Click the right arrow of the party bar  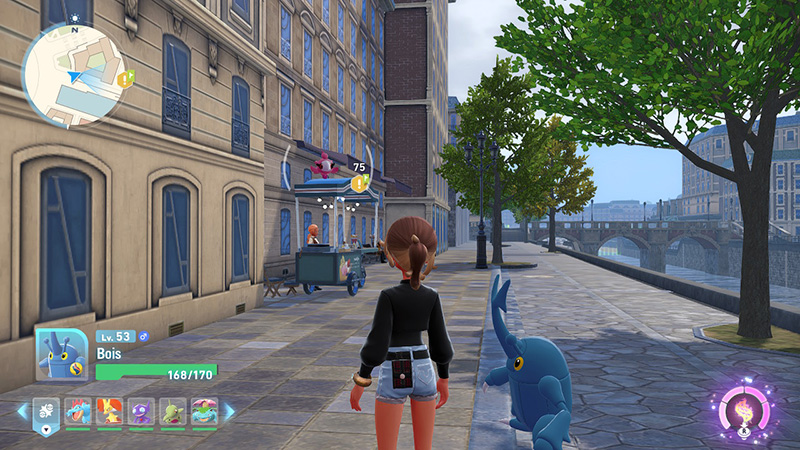[229, 411]
